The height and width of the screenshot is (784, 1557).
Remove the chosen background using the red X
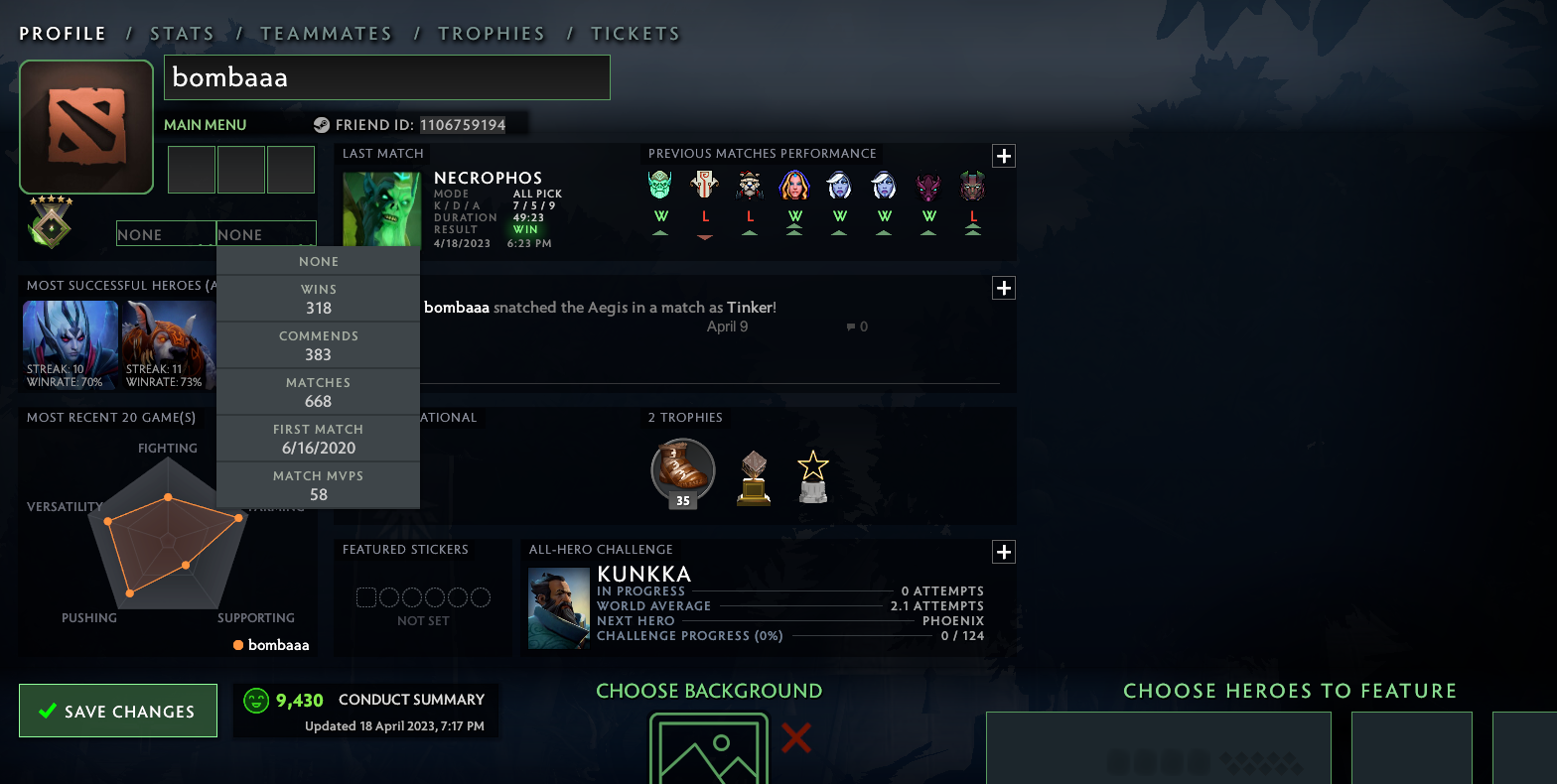(795, 737)
